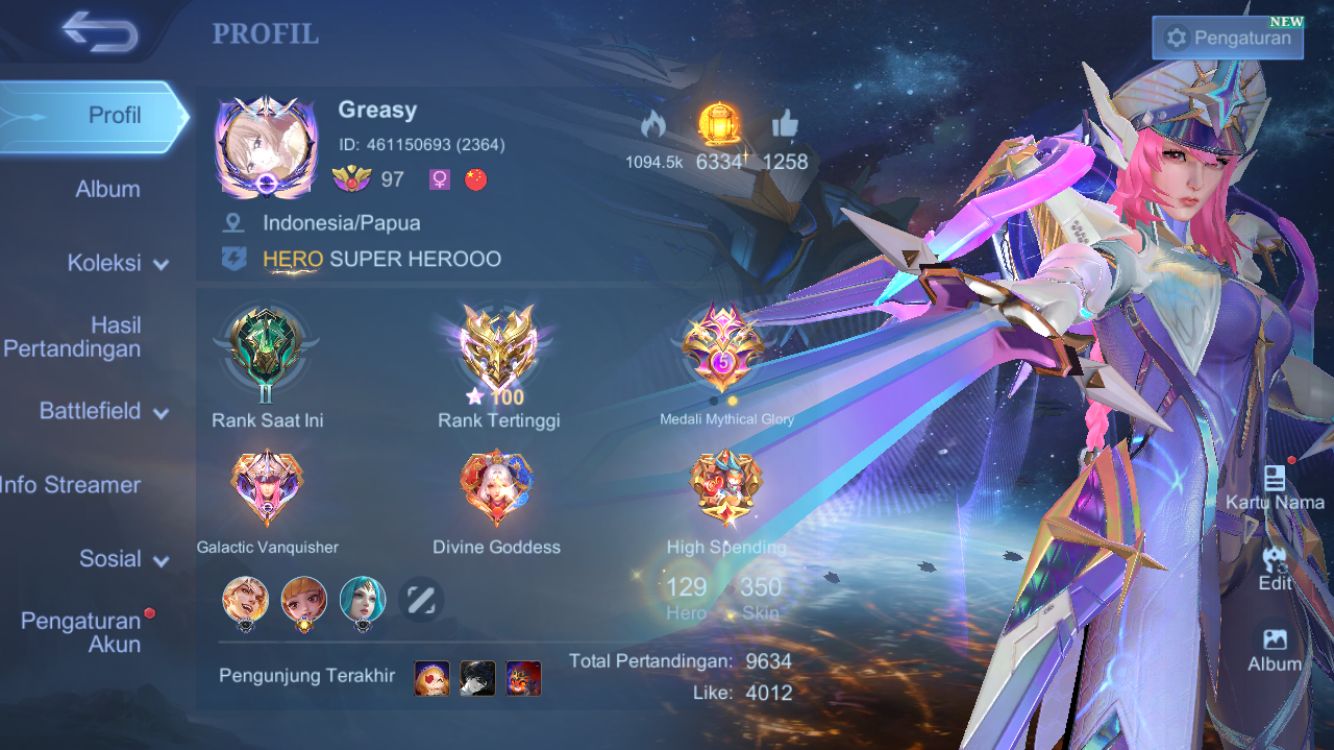Go back using the arrow button
The height and width of the screenshot is (750, 1334).
[99, 32]
